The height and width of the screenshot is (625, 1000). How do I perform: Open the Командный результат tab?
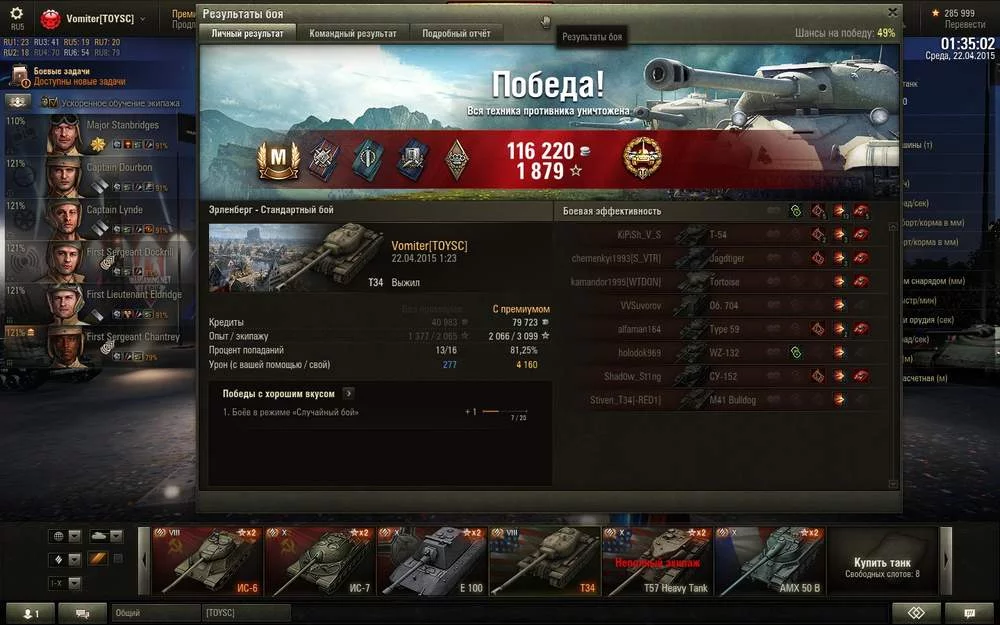point(353,33)
